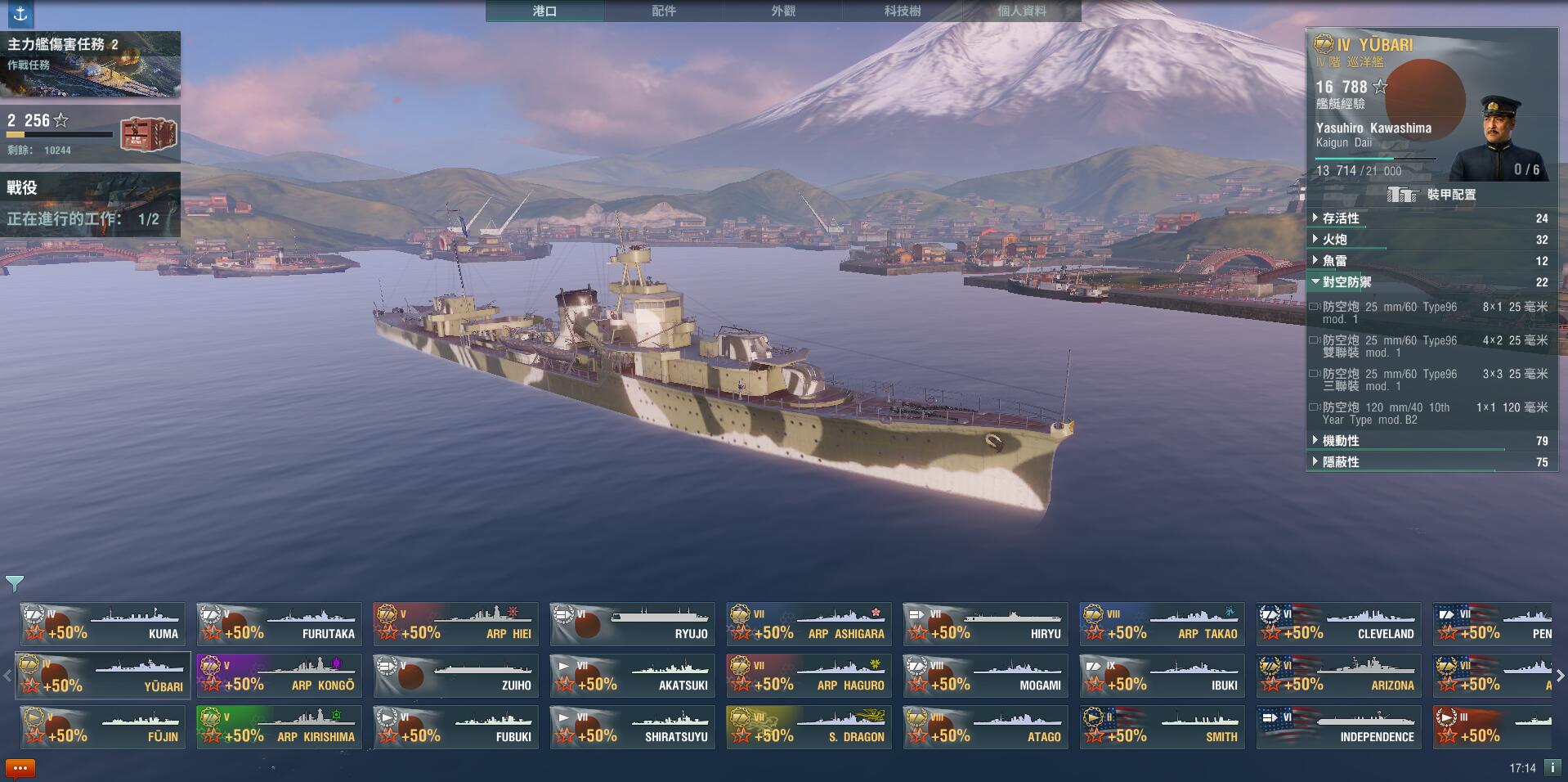Click the anchor menu icon
This screenshot has width=1568, height=782.
[20, 13]
